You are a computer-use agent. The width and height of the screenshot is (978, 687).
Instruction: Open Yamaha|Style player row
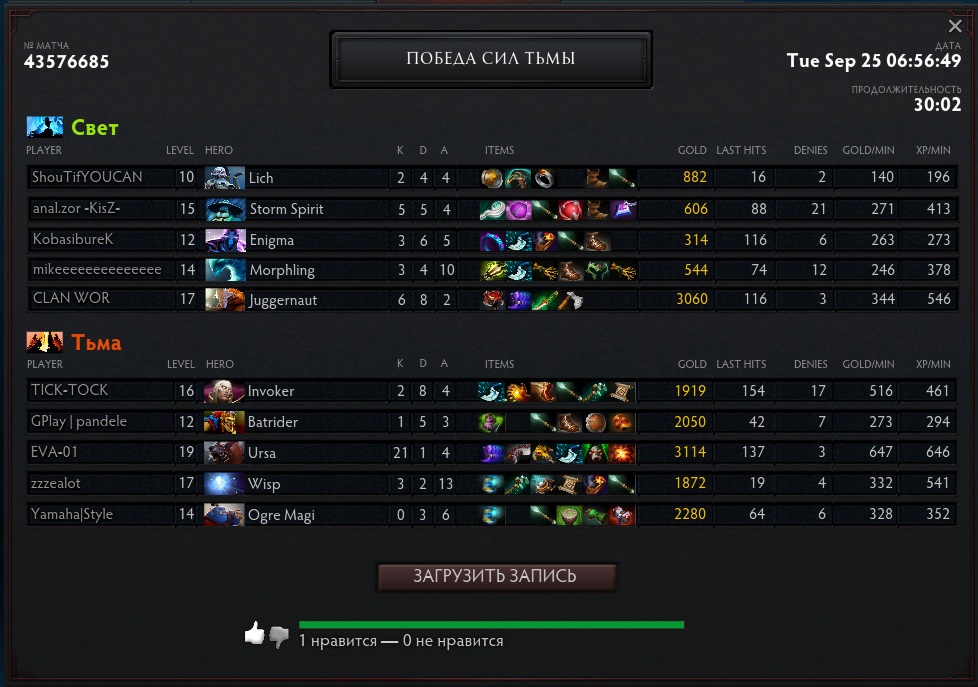(72, 514)
